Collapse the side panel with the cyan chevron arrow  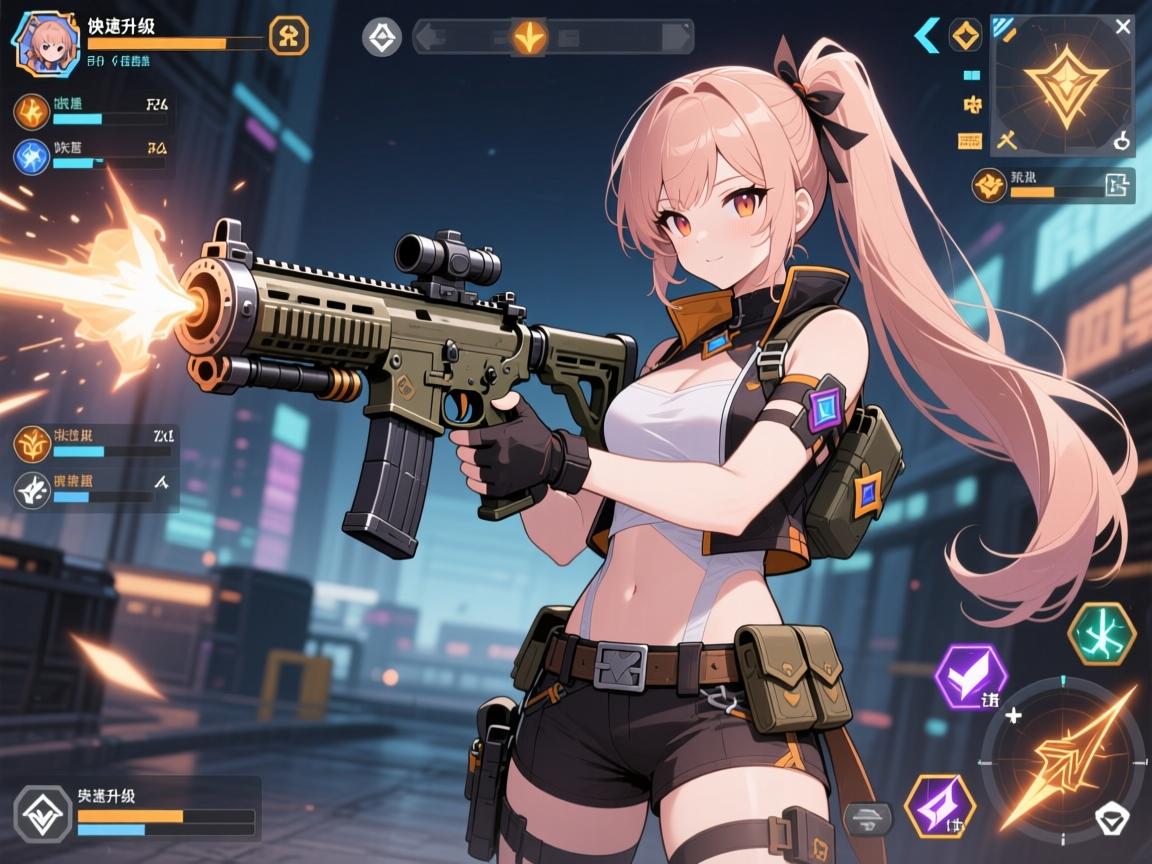click(927, 37)
